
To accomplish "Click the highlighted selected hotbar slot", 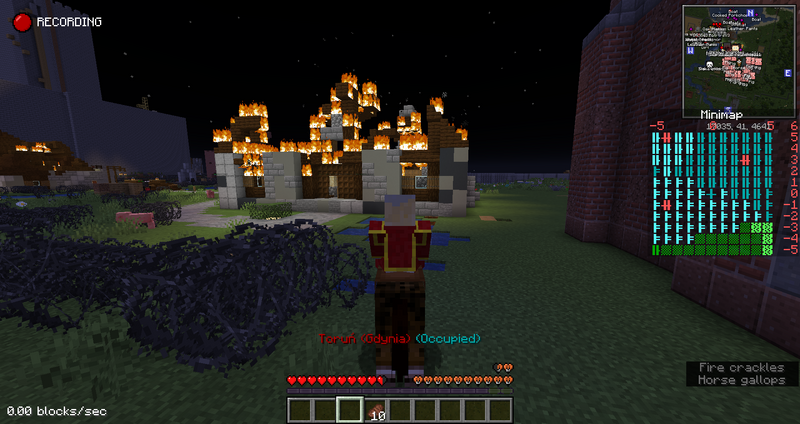I will [x=349, y=410].
